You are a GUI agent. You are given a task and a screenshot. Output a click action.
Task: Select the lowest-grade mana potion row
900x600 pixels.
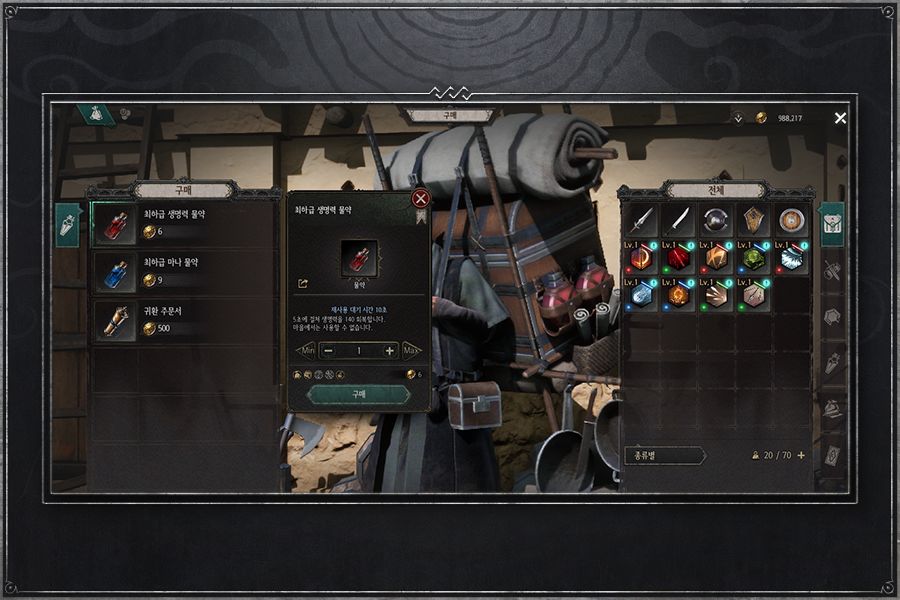point(183,271)
